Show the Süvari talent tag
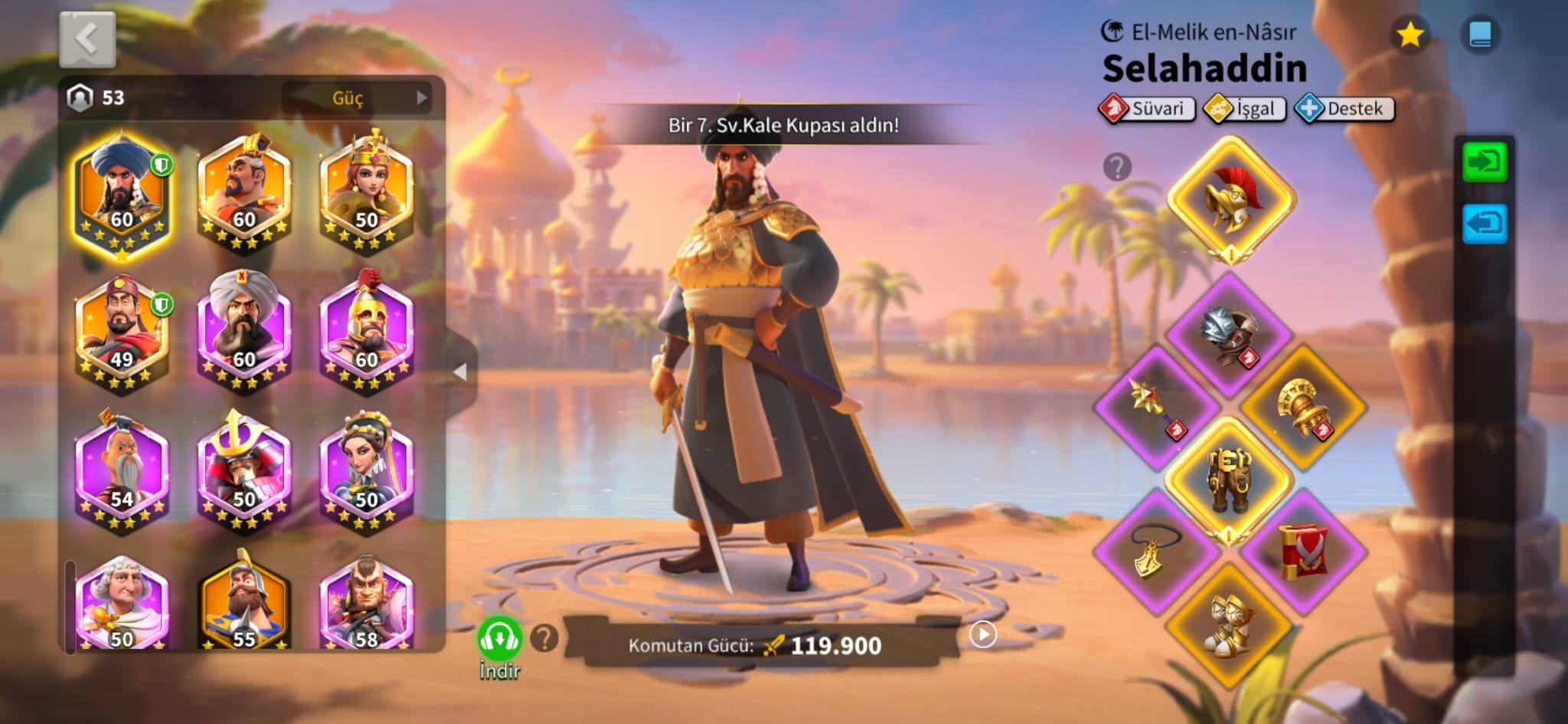 (x=1146, y=109)
